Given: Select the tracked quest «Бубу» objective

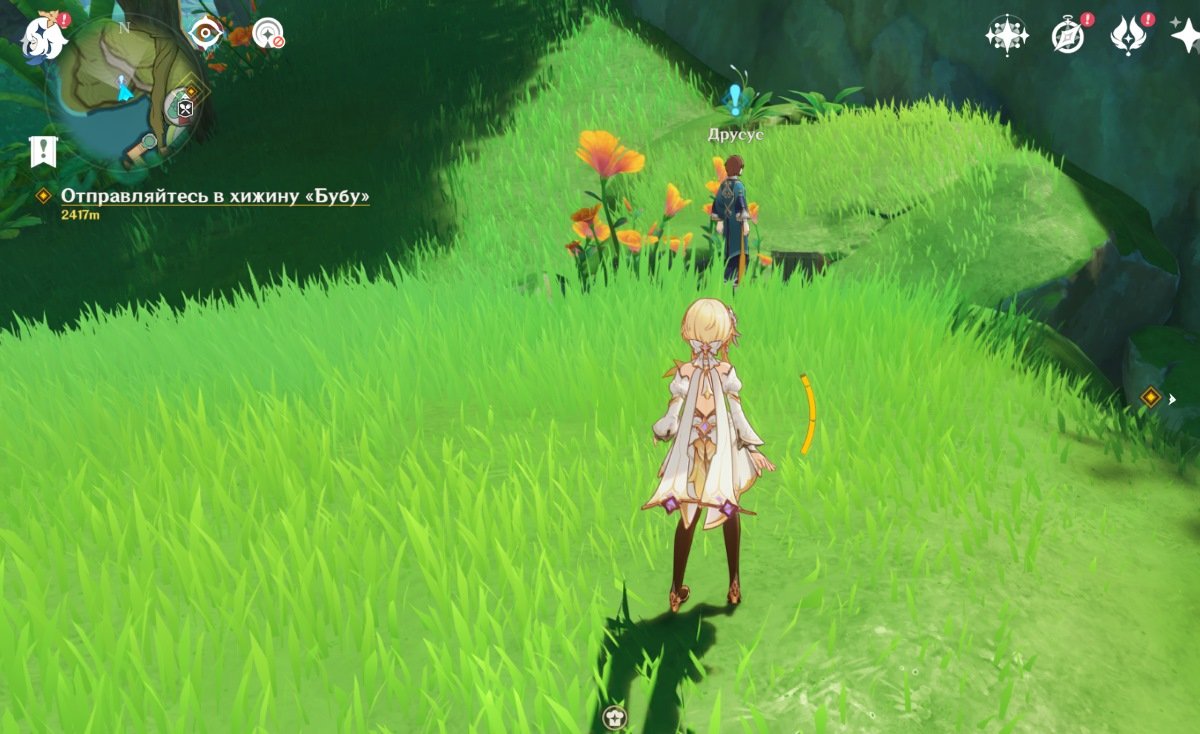Looking at the screenshot, I should (x=215, y=196).
